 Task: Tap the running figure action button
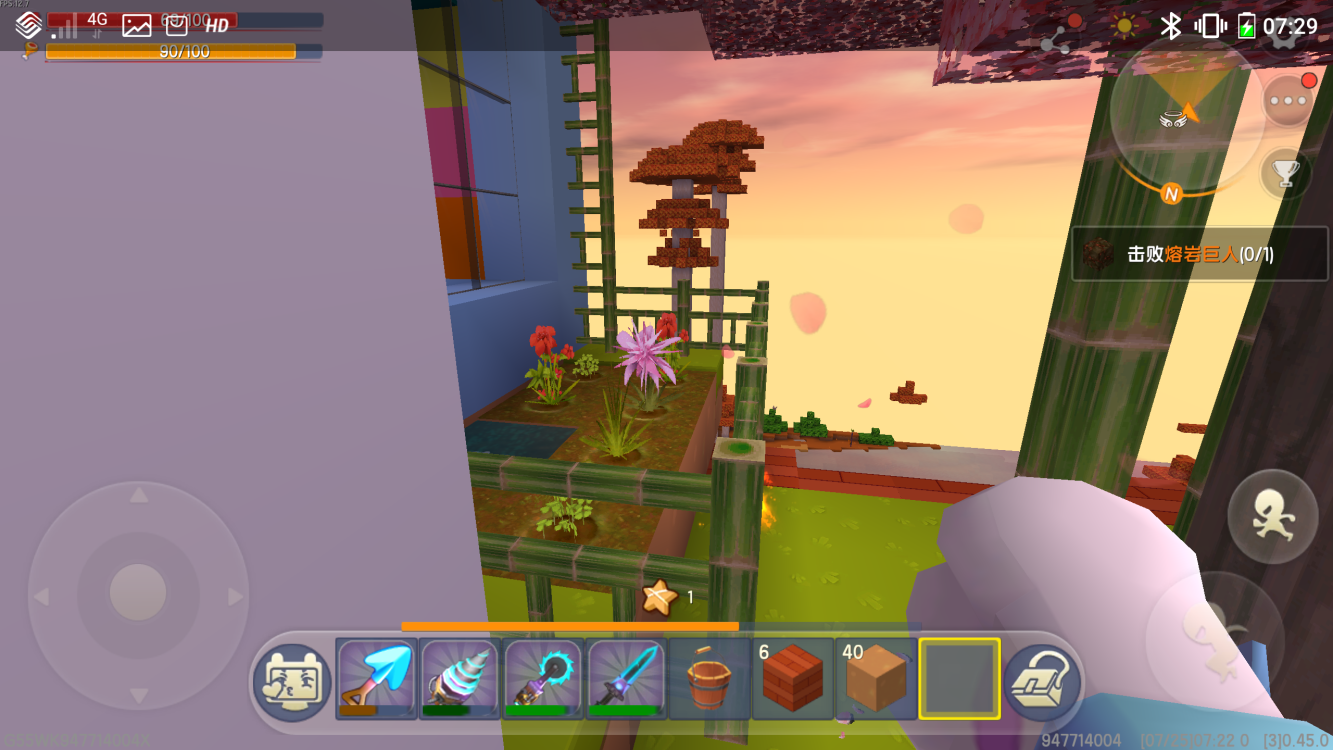1272,516
